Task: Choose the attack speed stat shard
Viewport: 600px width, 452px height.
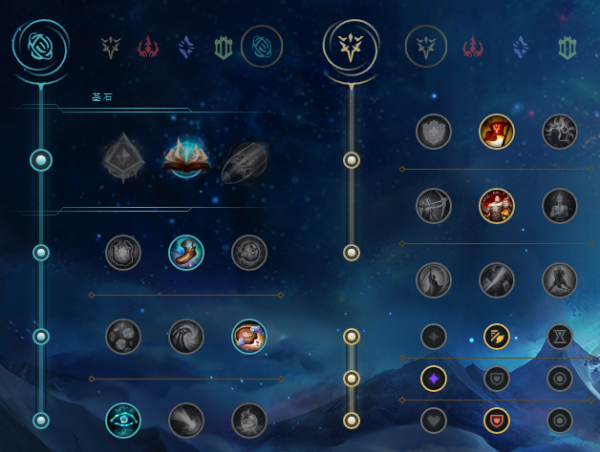Action: (x=496, y=336)
